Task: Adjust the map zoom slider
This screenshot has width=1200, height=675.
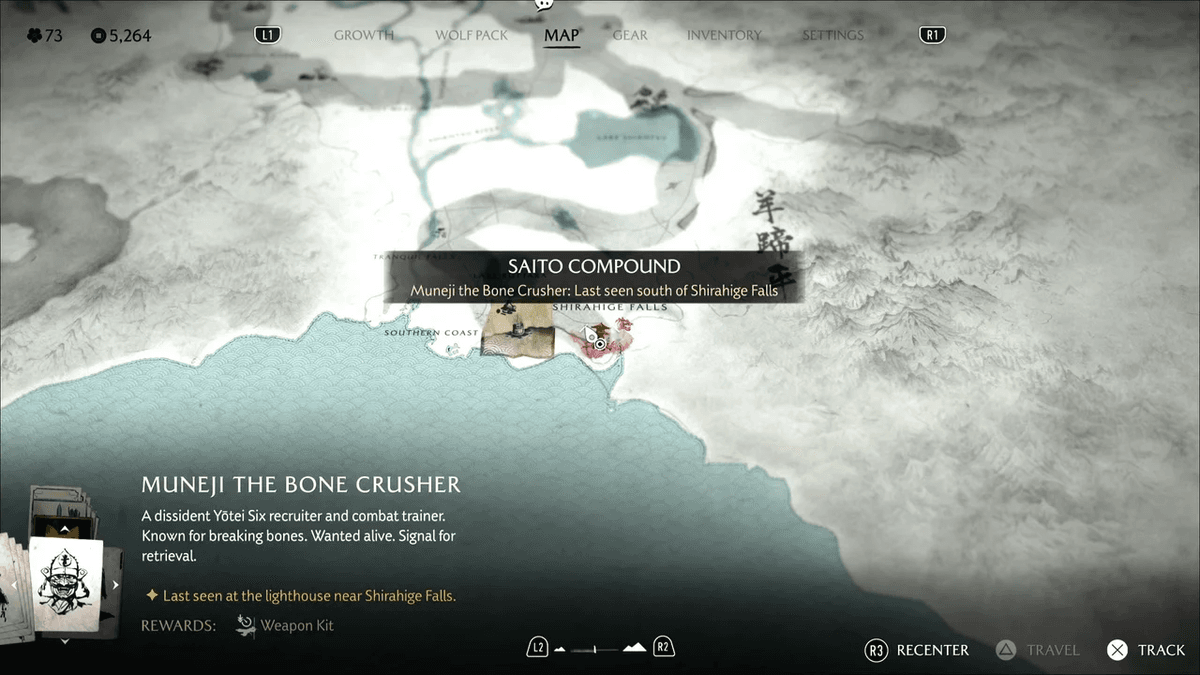Action: [598, 649]
